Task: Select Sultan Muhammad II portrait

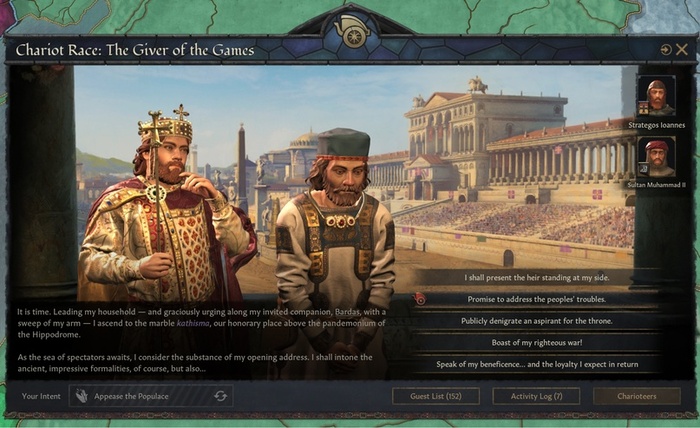Action: click(656, 157)
